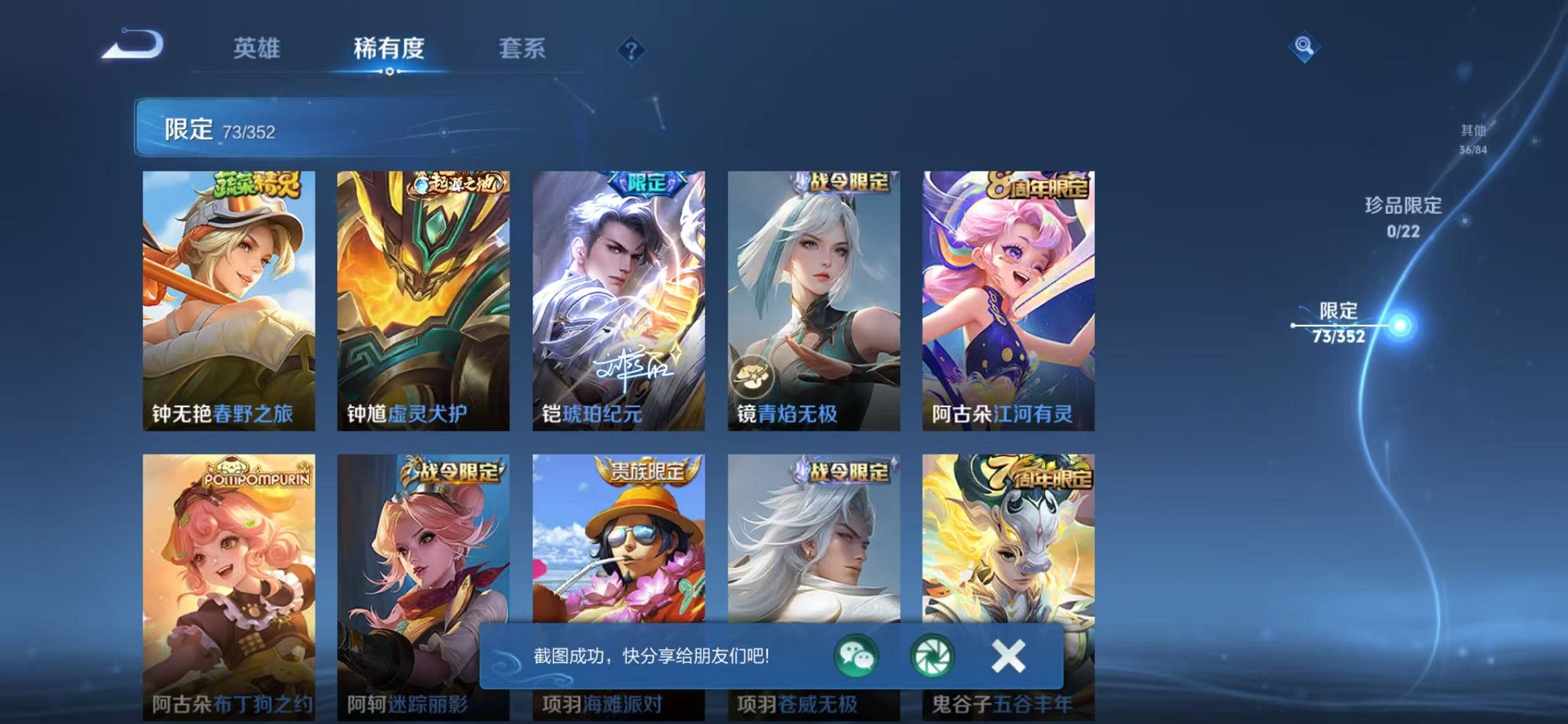Select the 其他 36/84 category on the right
Image resolution: width=1568 pixels, height=724 pixels.
pos(1473,137)
